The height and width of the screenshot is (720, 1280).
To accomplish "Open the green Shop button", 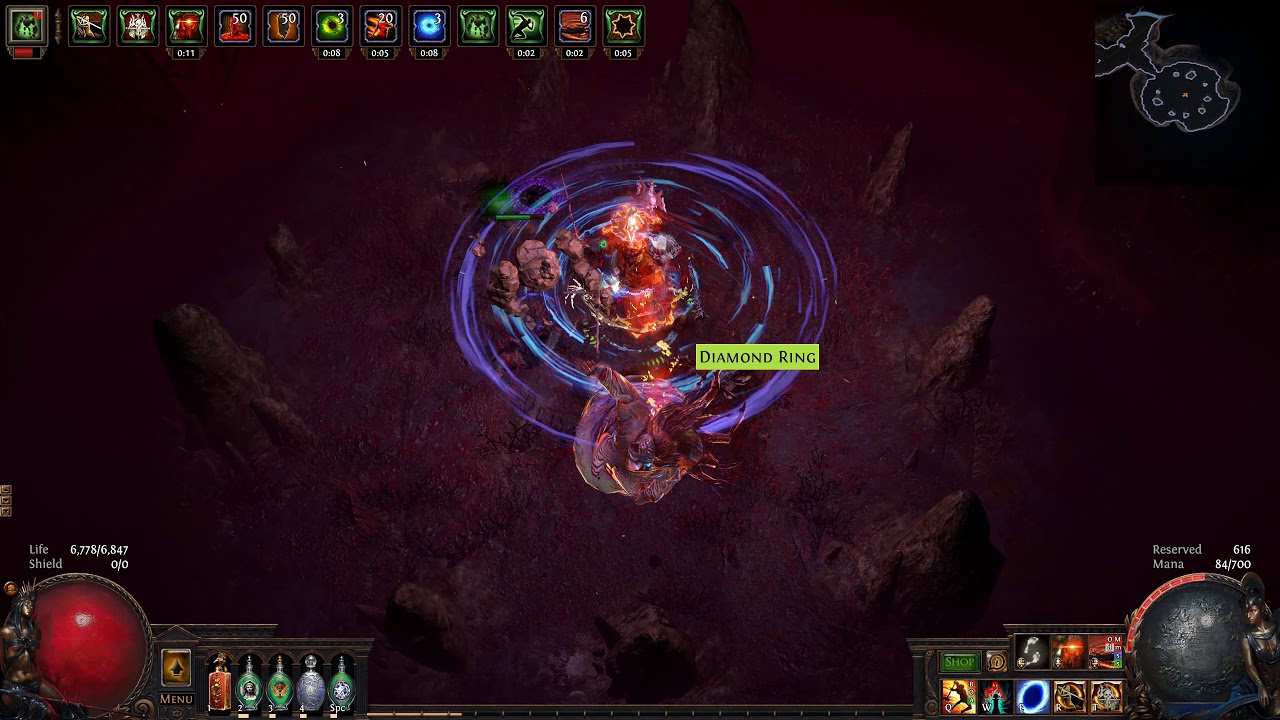I will [959, 662].
